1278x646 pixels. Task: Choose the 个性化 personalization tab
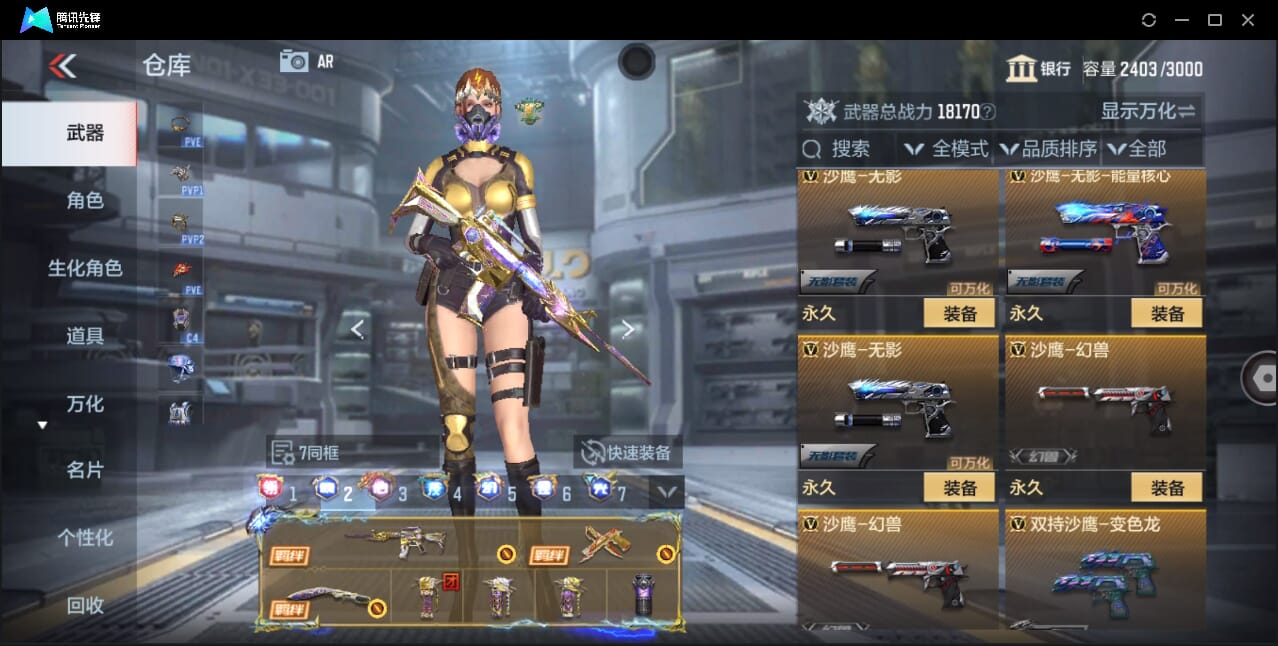[85, 538]
